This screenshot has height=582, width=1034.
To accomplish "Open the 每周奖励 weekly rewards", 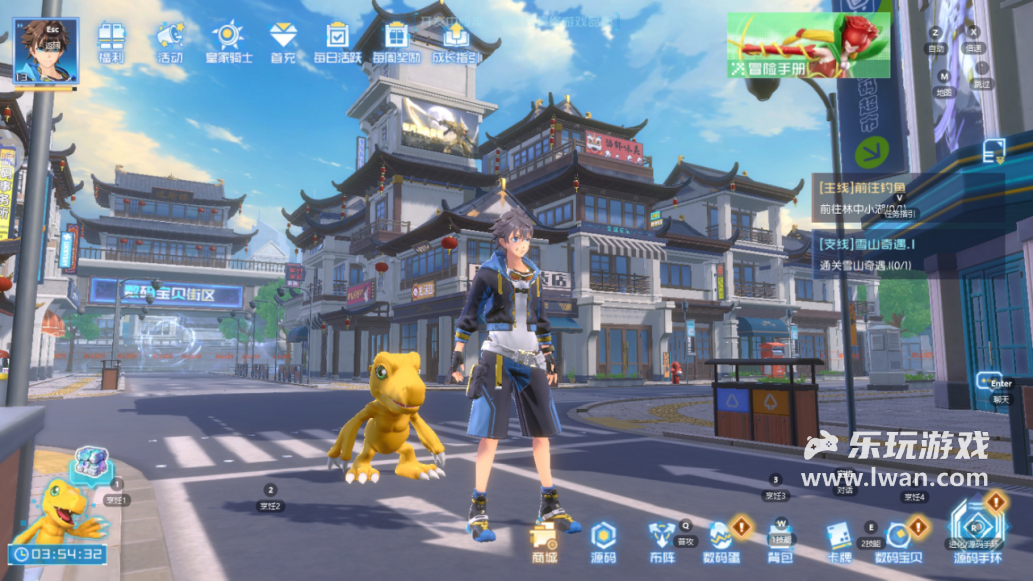I will 397,40.
